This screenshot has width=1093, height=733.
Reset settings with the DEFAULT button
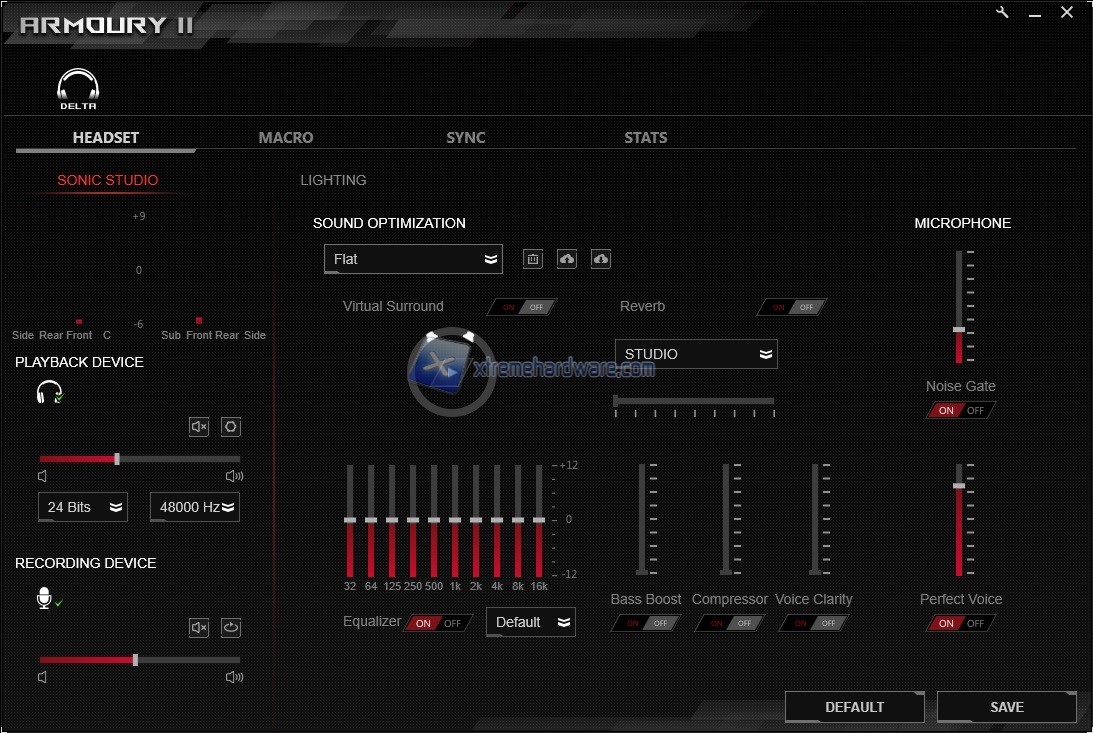(x=854, y=707)
